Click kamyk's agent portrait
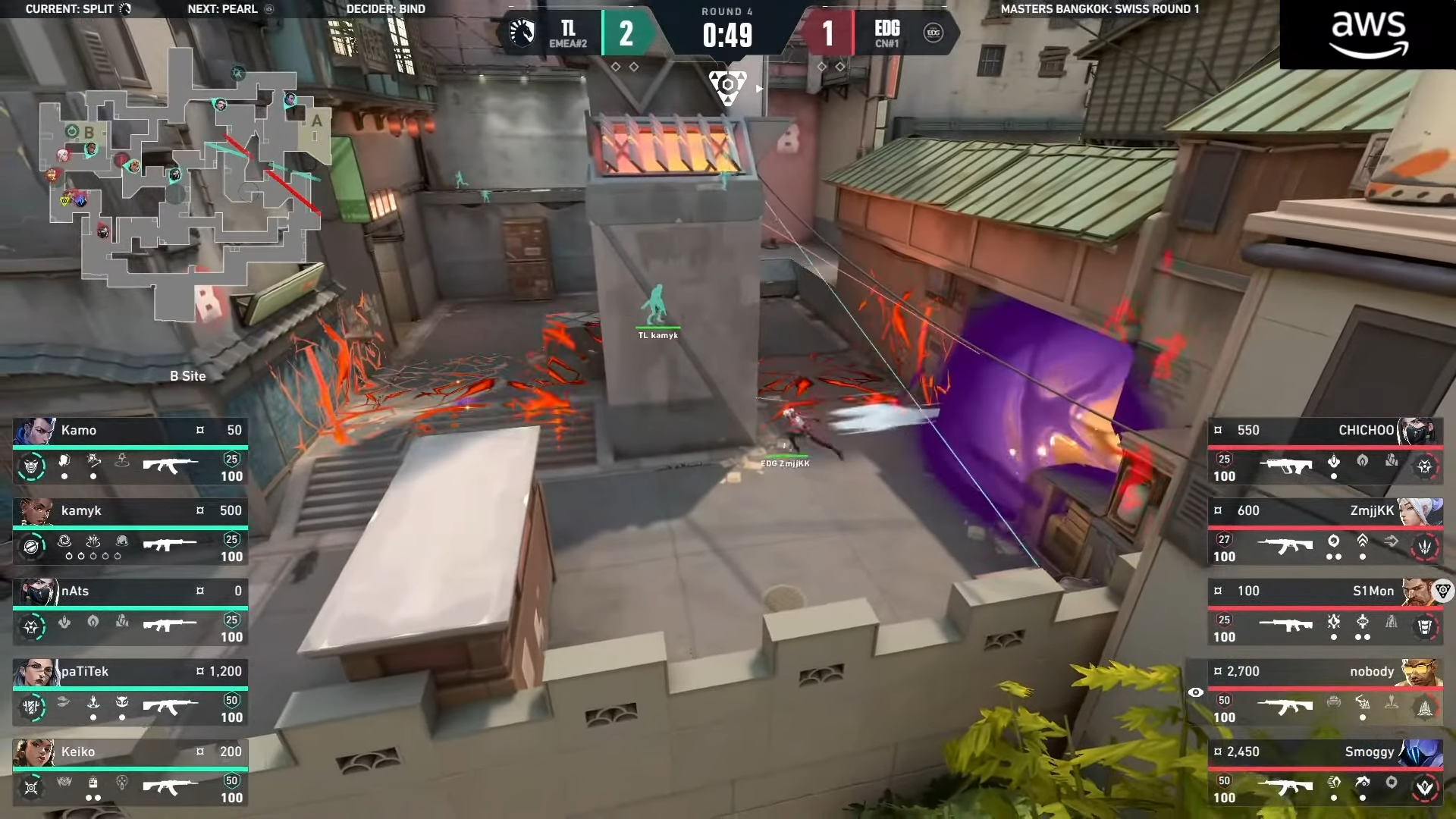The image size is (1456, 819). (x=36, y=511)
